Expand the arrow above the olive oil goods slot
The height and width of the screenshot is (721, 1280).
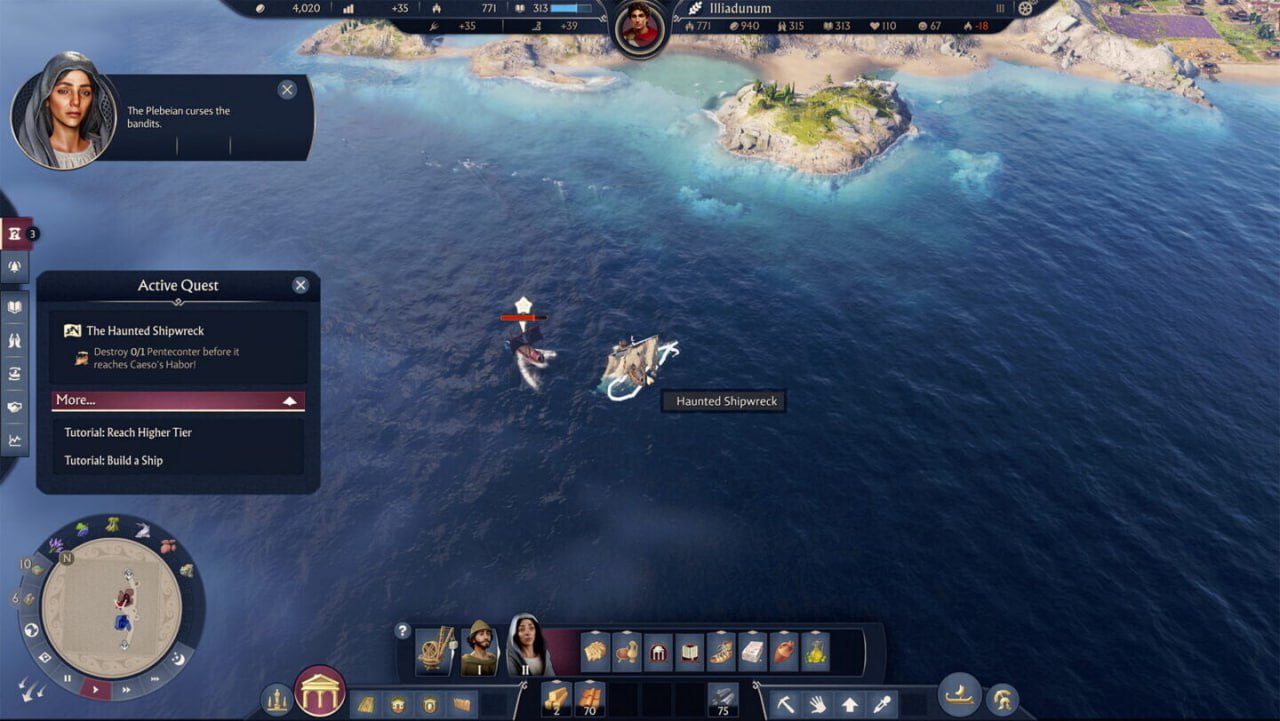pyautogui.click(x=817, y=632)
